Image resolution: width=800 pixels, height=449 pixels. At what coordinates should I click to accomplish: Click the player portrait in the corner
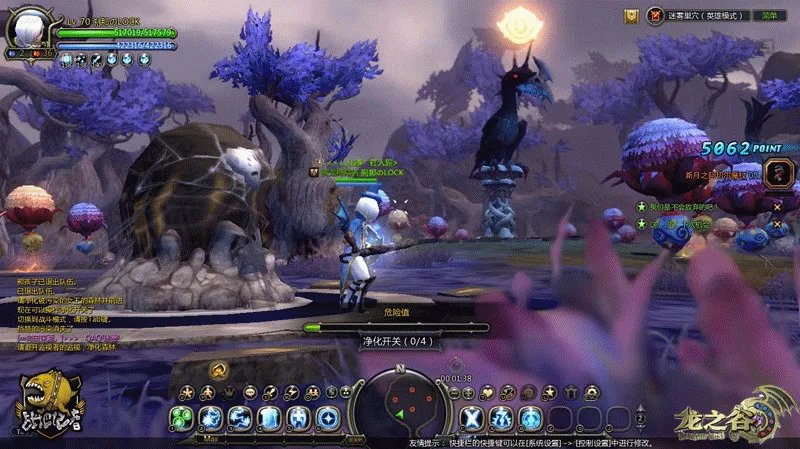[x=28, y=30]
